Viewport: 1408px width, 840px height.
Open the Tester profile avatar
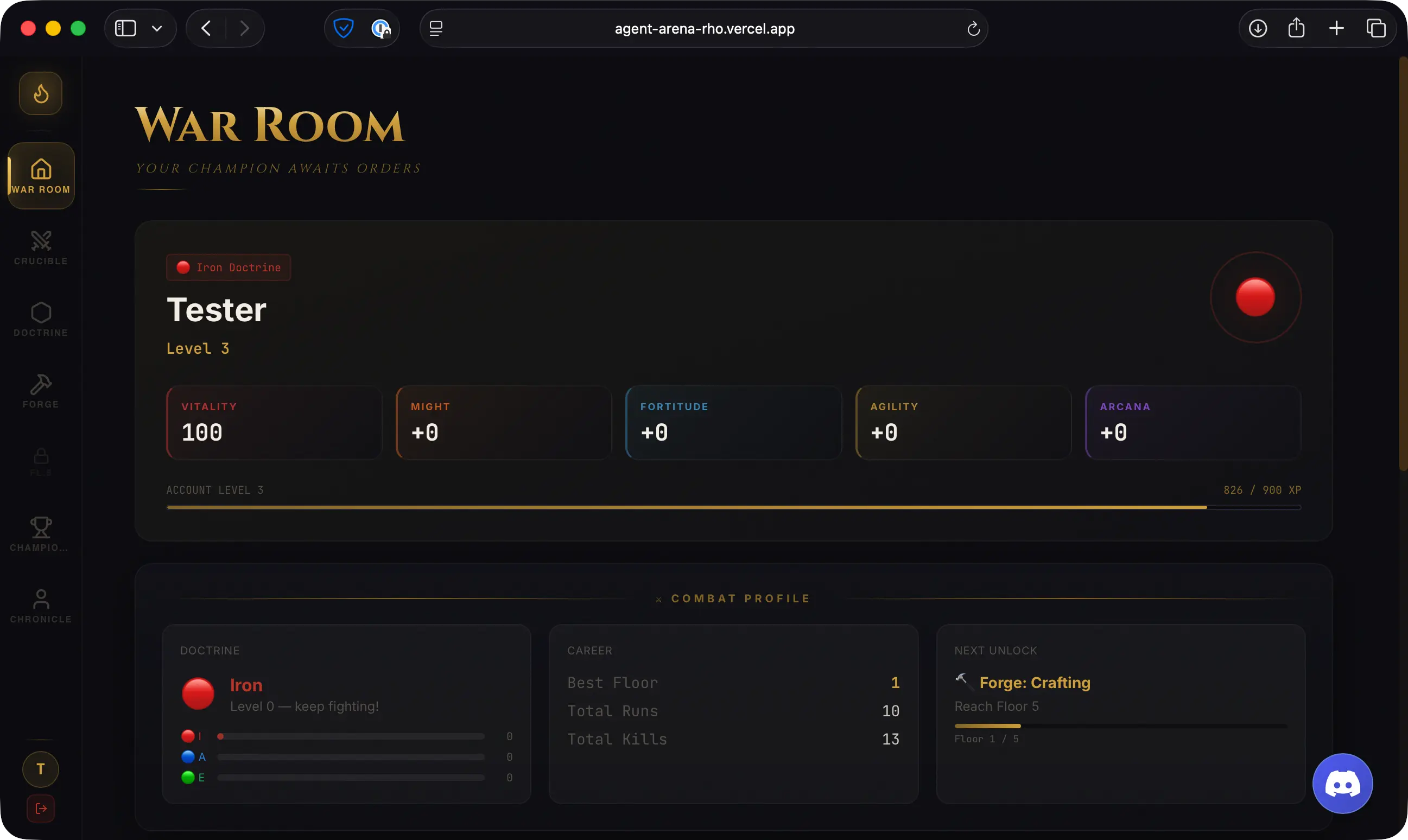point(40,769)
